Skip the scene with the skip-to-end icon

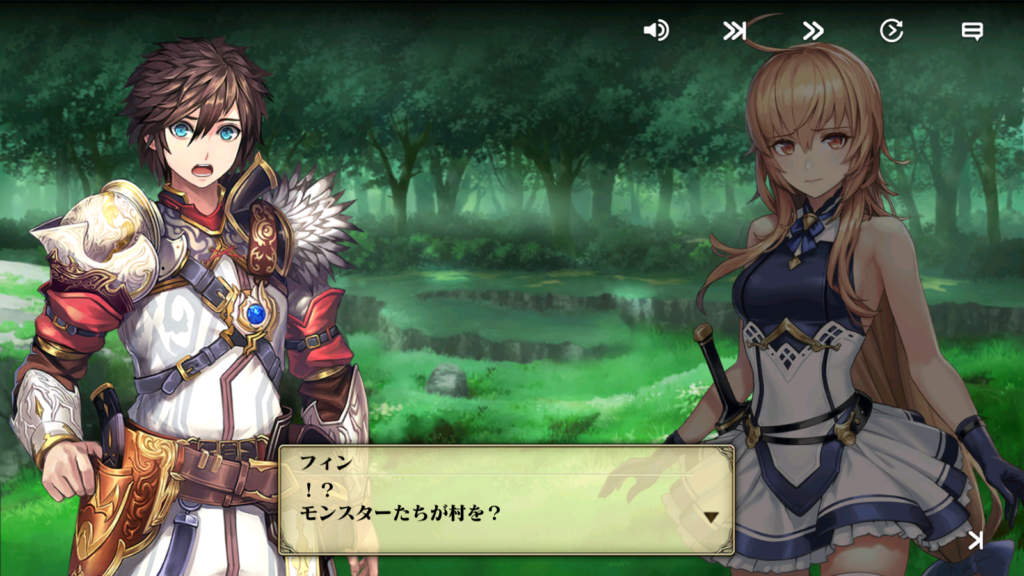(735, 31)
